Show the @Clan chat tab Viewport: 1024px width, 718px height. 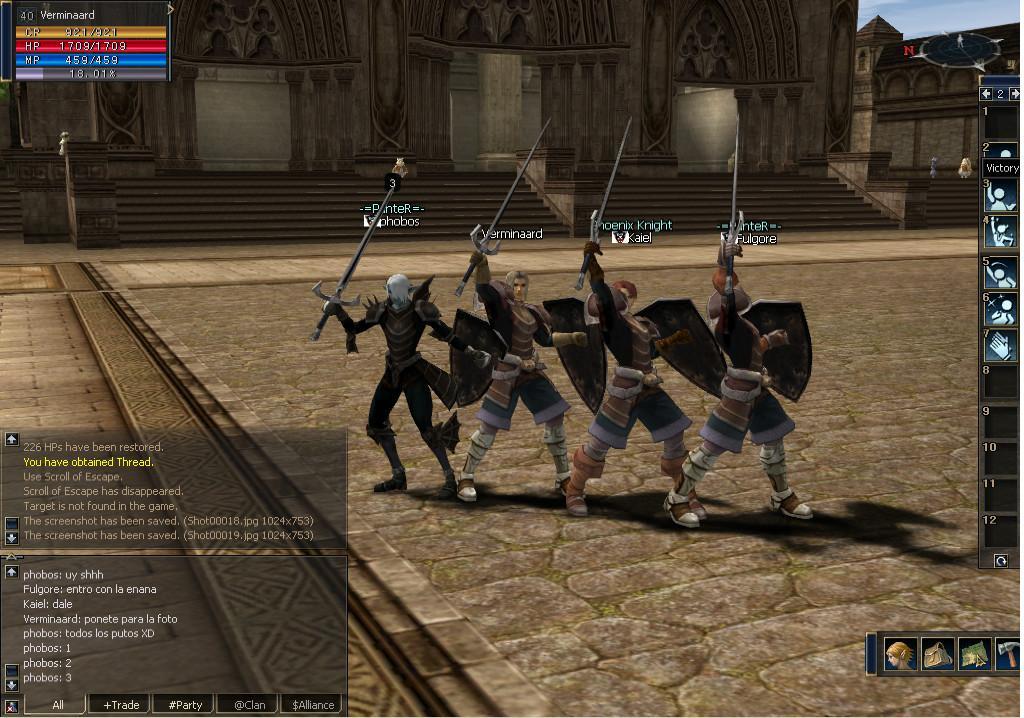coord(249,704)
